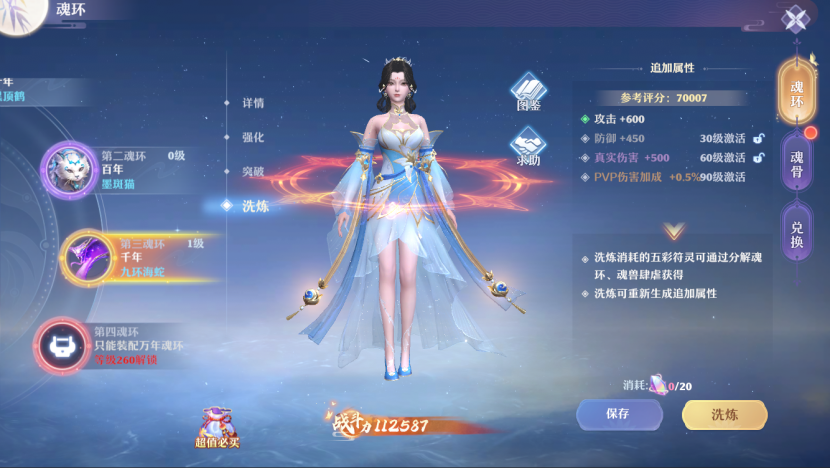Switch to the 兑换 exchange tab

[x=796, y=232]
